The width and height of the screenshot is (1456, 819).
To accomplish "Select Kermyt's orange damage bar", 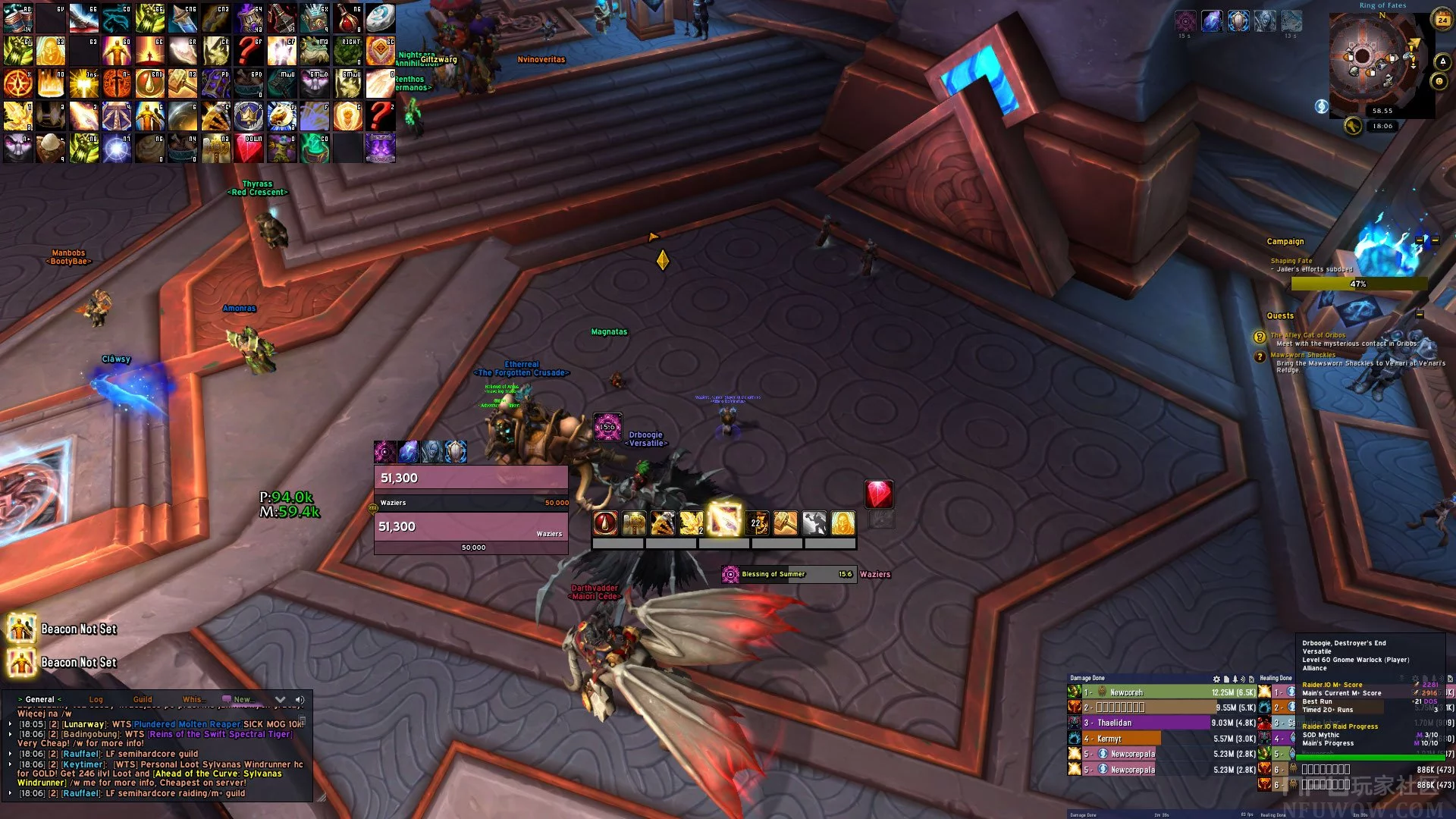I will coord(1122,739).
